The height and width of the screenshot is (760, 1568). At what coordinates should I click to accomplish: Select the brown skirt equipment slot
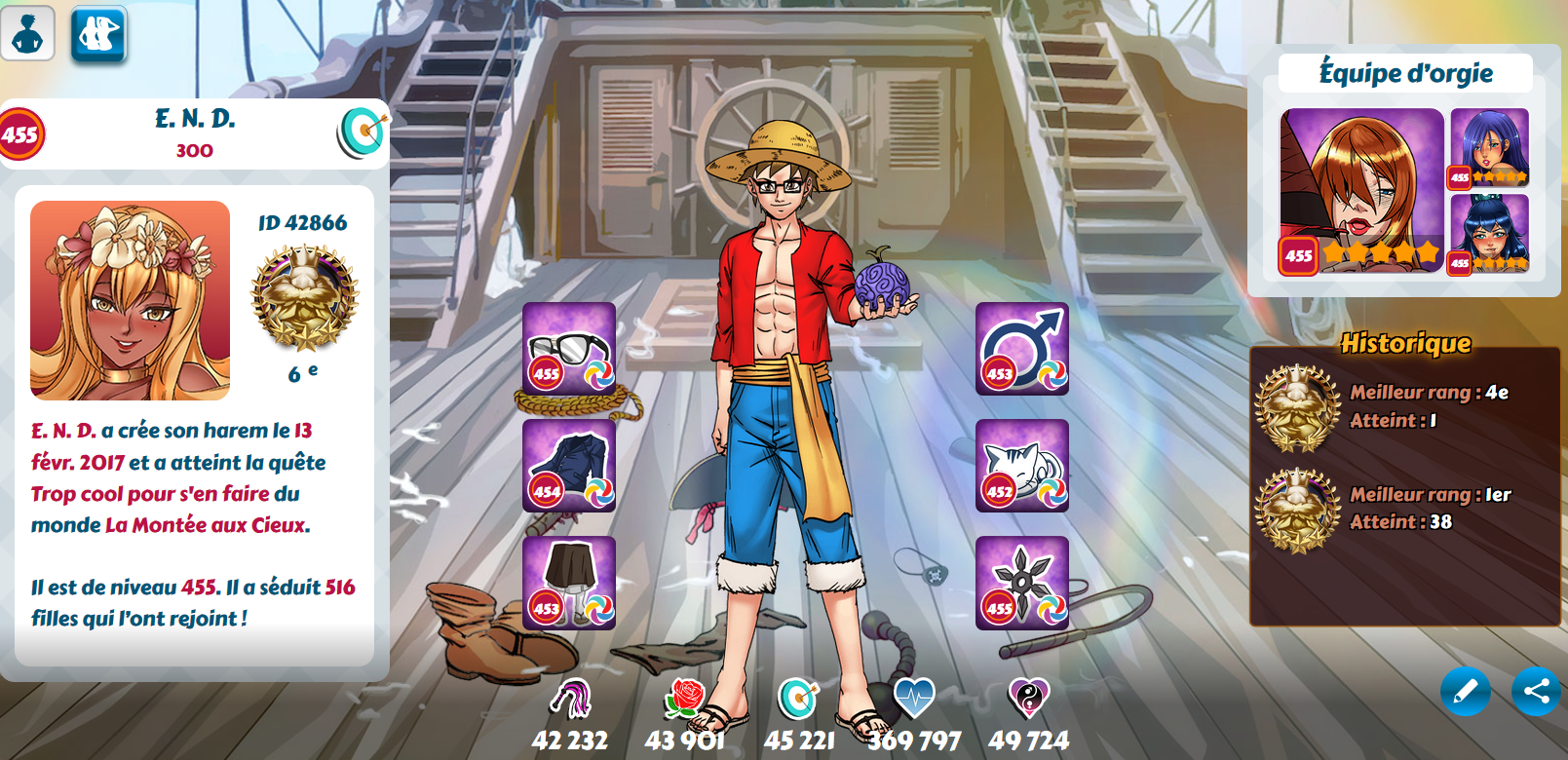pos(569,582)
